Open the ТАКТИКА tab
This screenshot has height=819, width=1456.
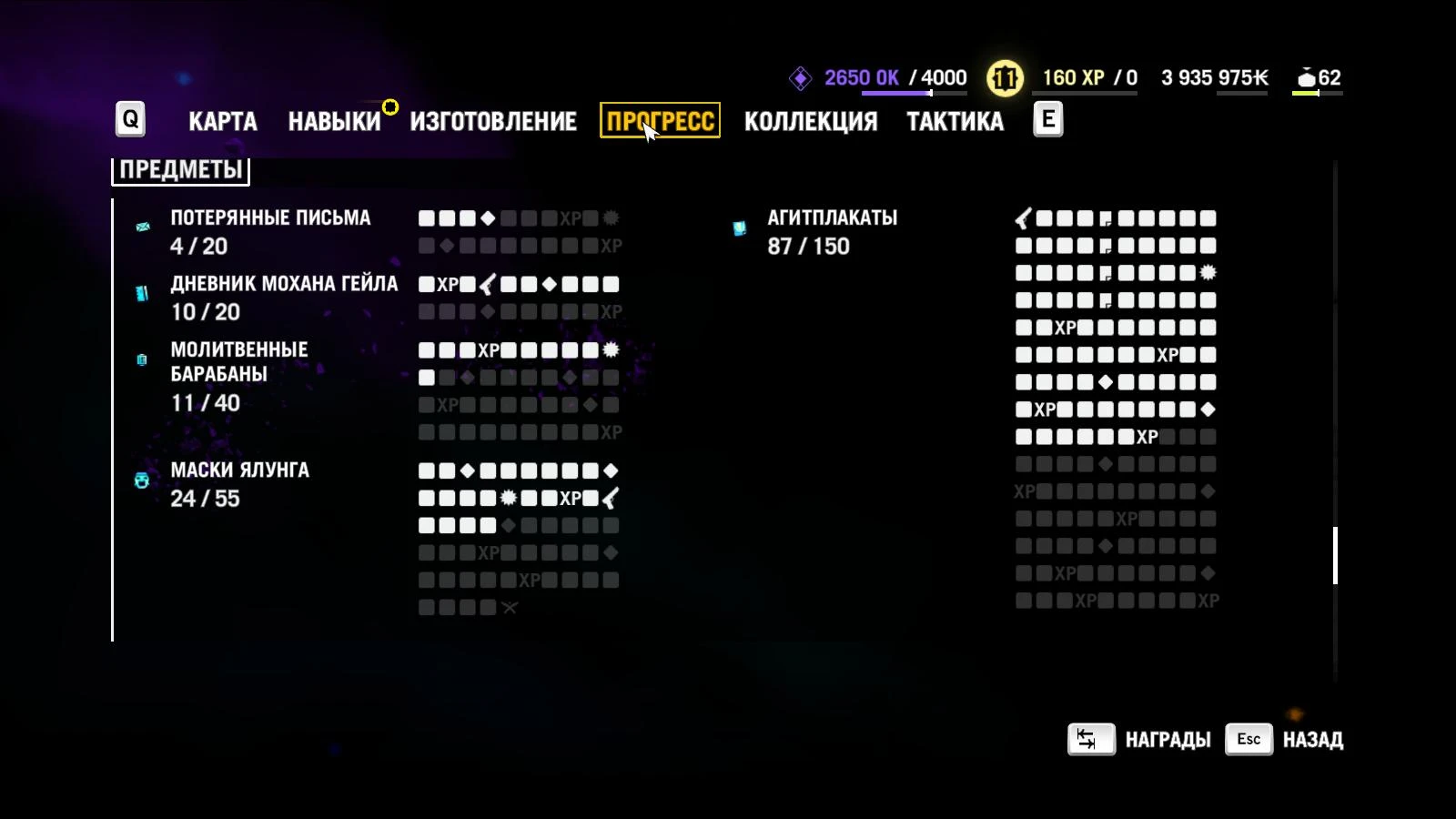pyautogui.click(x=955, y=120)
